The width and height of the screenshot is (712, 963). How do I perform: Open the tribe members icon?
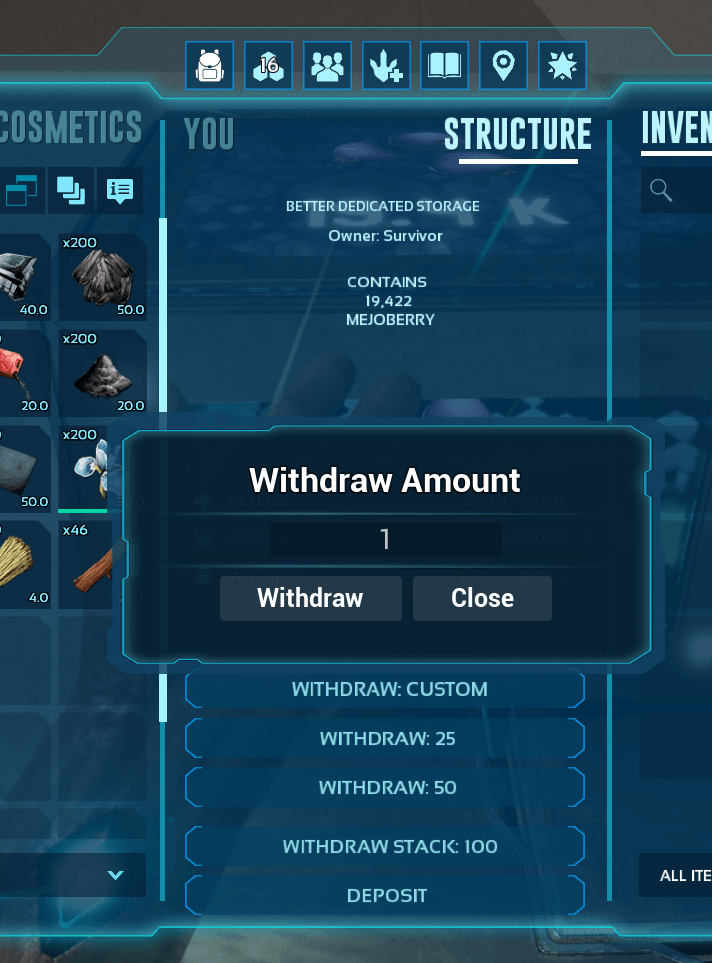(x=327, y=66)
